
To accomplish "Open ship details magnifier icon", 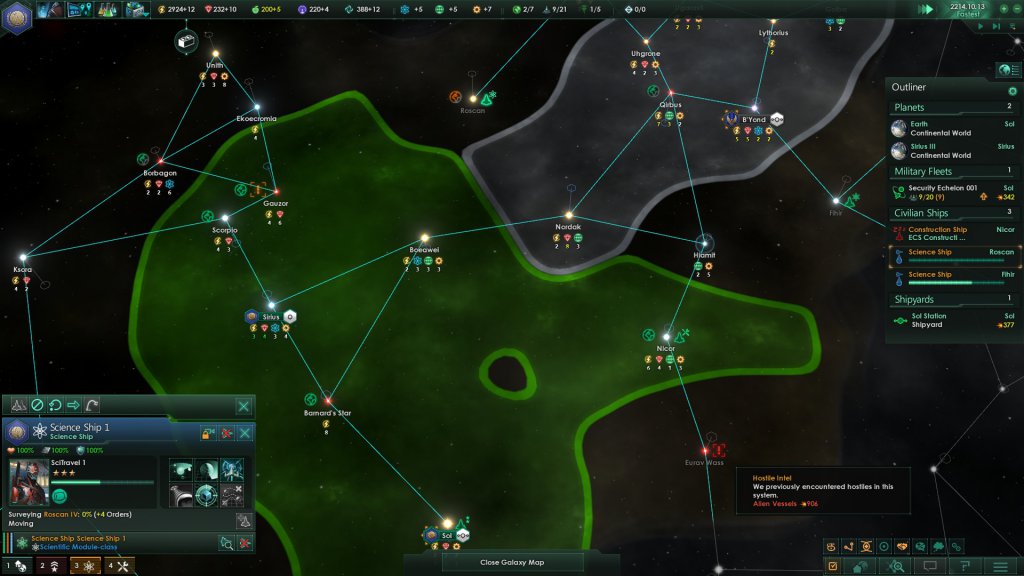I will click(x=226, y=543).
